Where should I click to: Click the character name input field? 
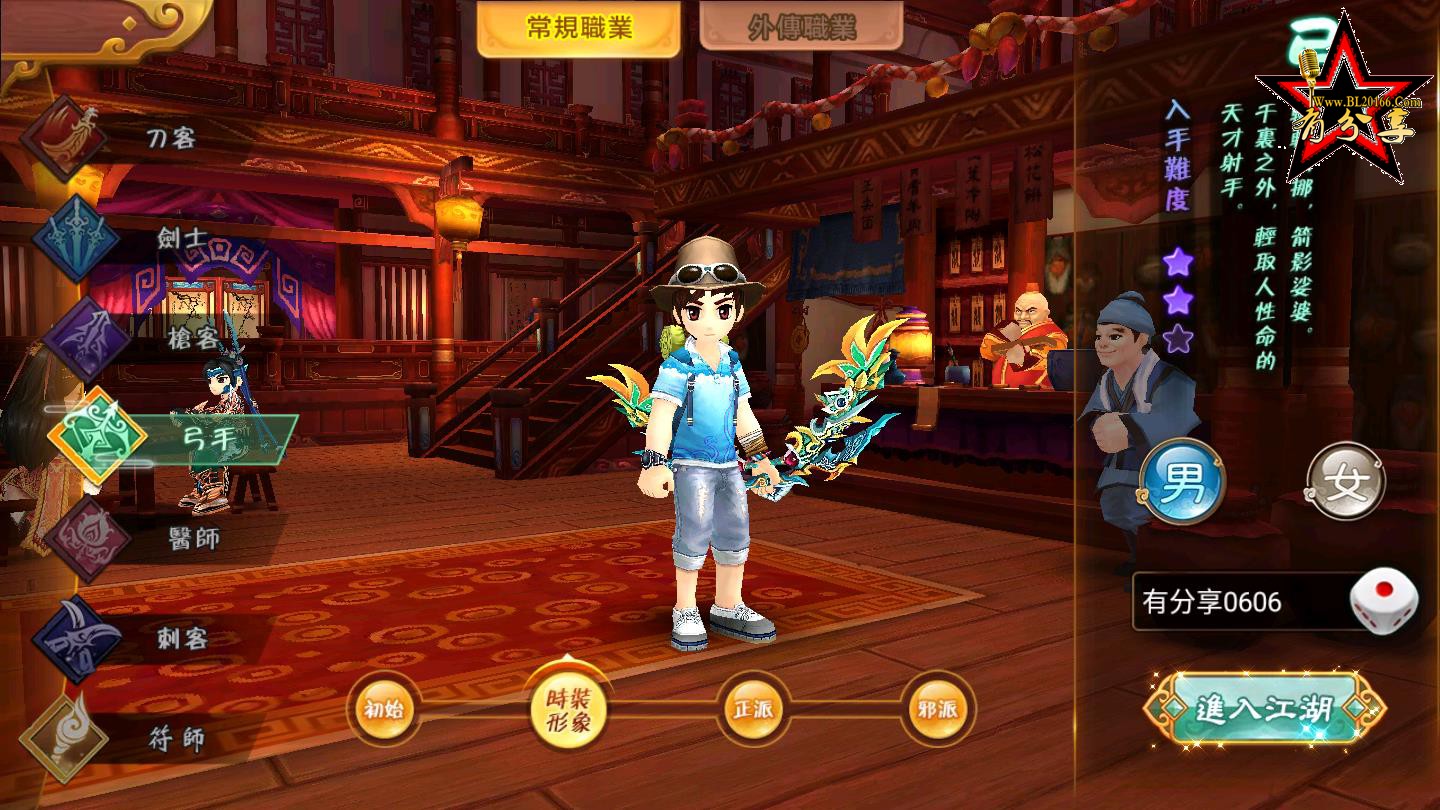tap(1238, 602)
